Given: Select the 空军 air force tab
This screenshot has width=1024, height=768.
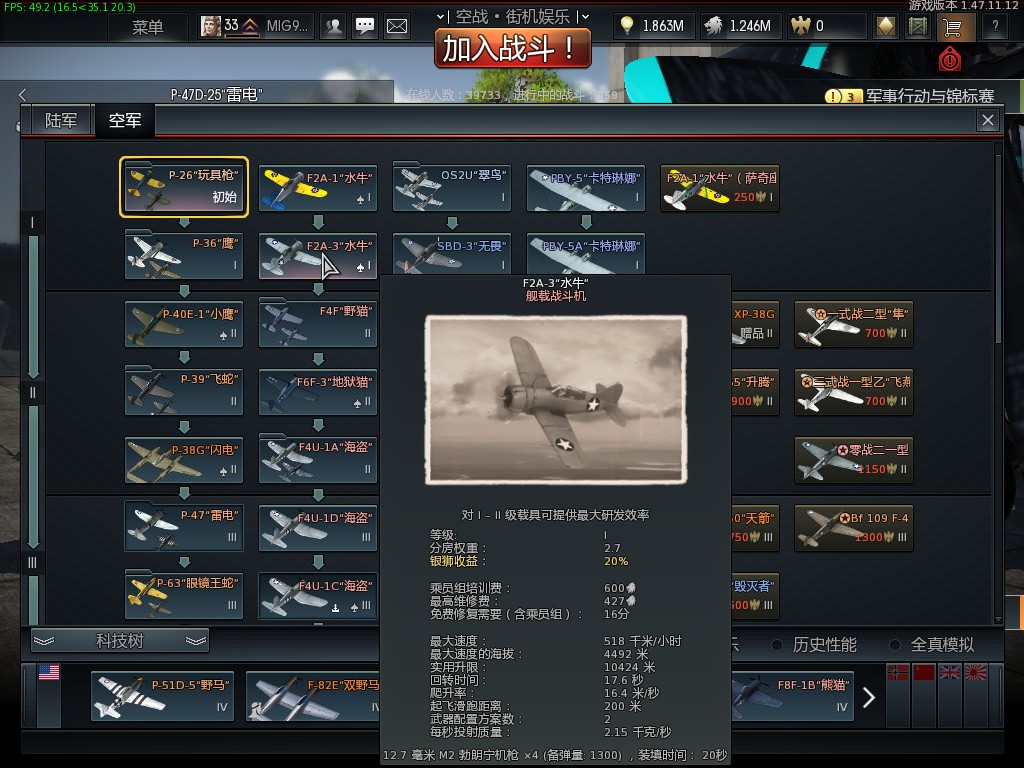Looking at the screenshot, I should pyautogui.click(x=125, y=121).
